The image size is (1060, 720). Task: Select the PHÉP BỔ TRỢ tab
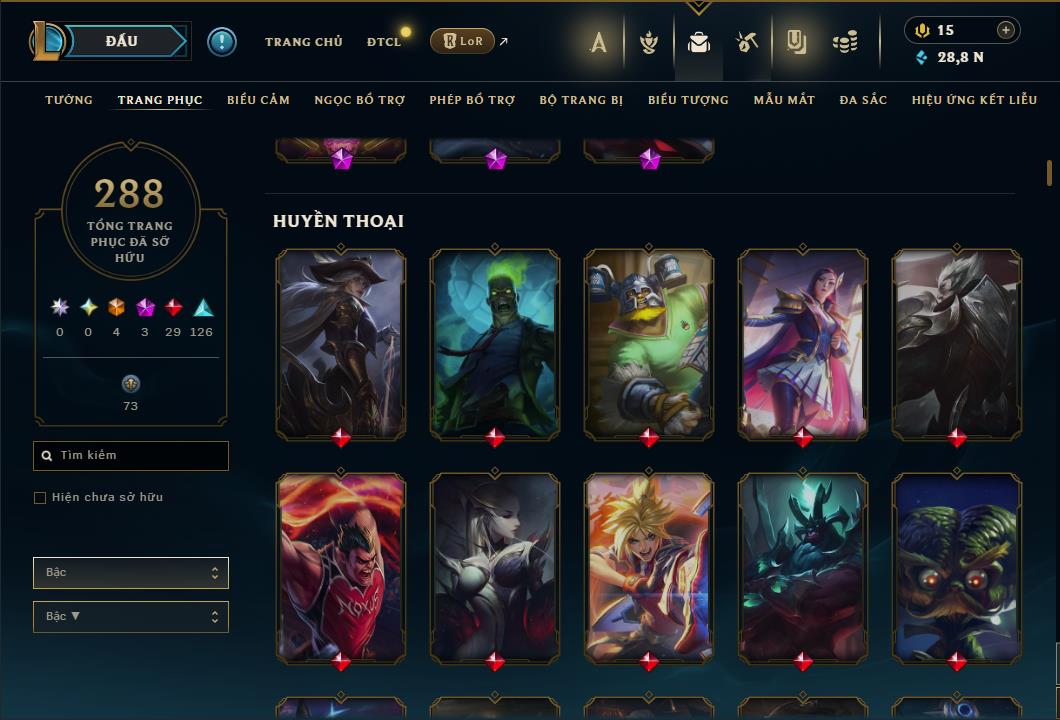[472, 100]
